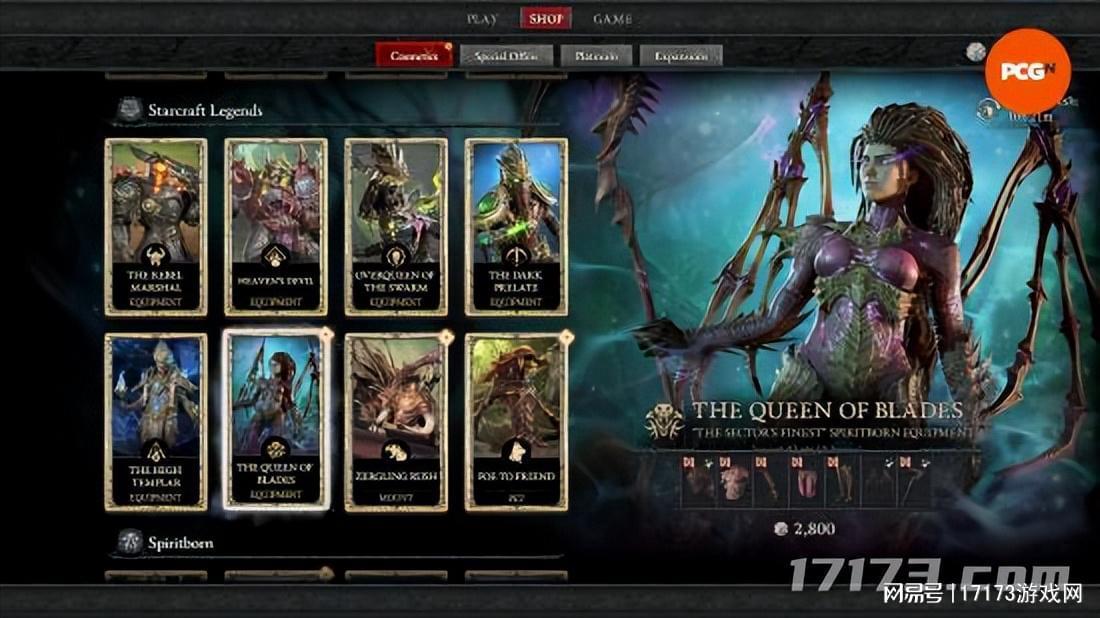Choose the Zergling Rush mount card
This screenshot has width=1100, height=618.
pos(396,422)
